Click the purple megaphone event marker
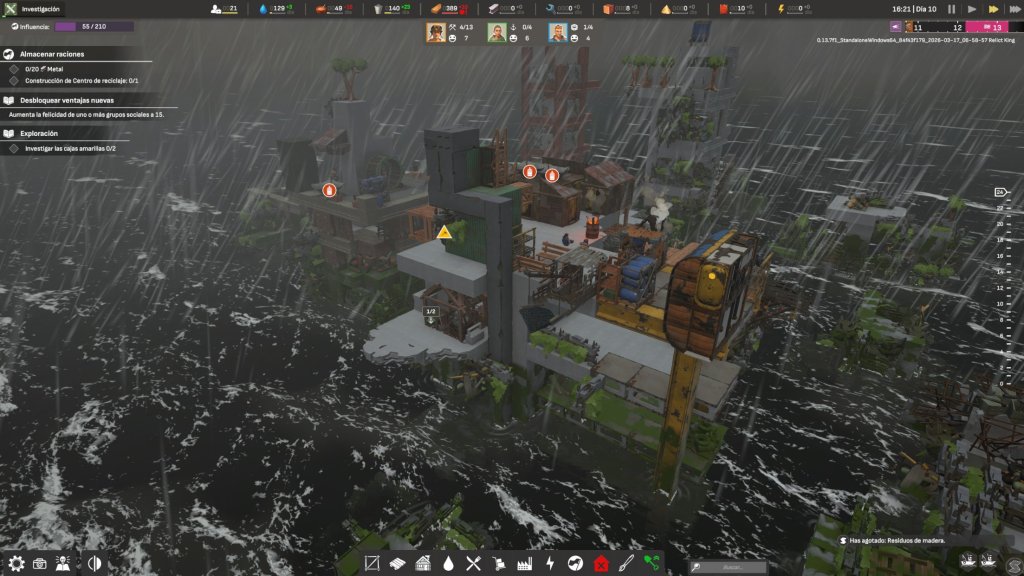 point(896,27)
